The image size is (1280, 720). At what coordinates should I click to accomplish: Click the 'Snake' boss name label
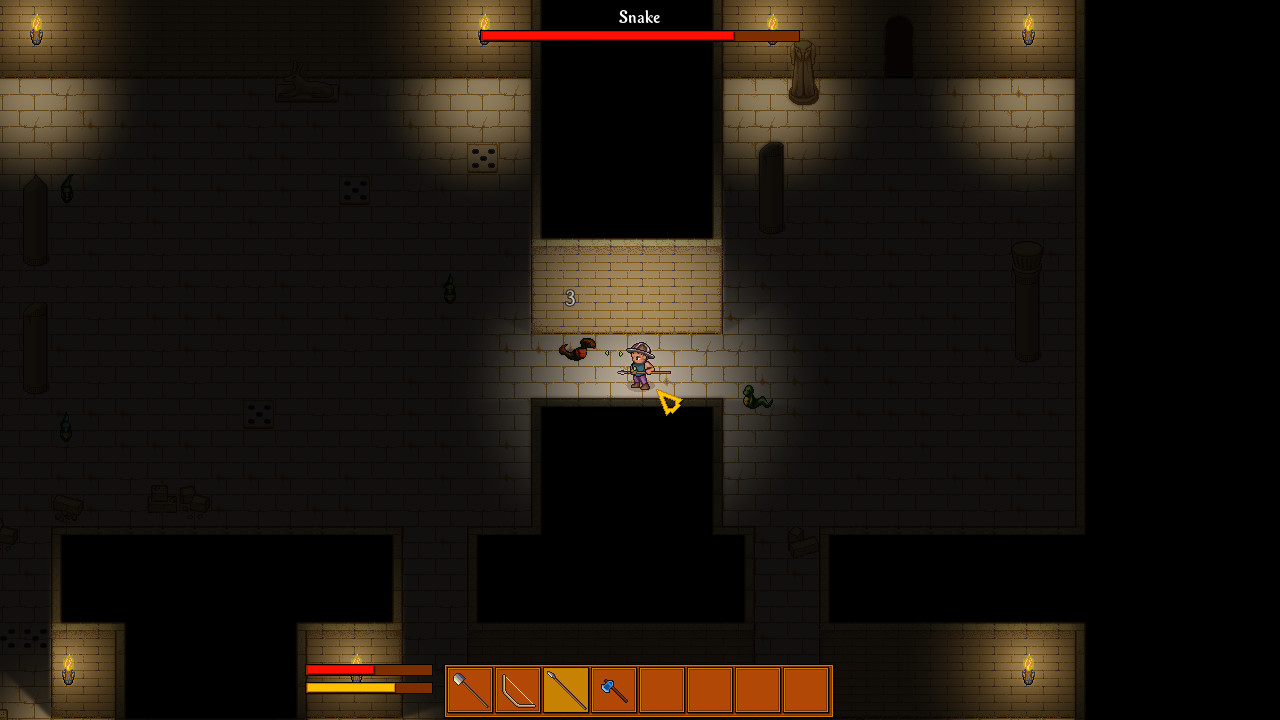[x=639, y=16]
